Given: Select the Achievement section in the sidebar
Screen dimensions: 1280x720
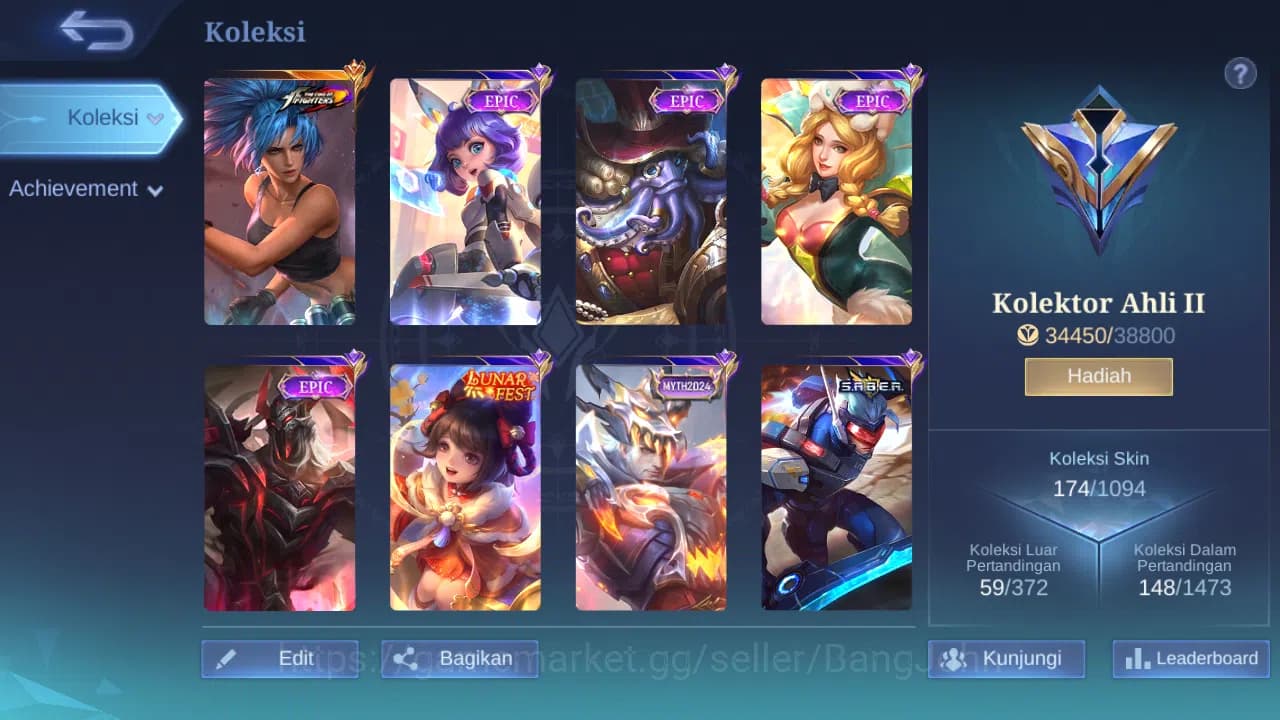Looking at the screenshot, I should point(75,188).
